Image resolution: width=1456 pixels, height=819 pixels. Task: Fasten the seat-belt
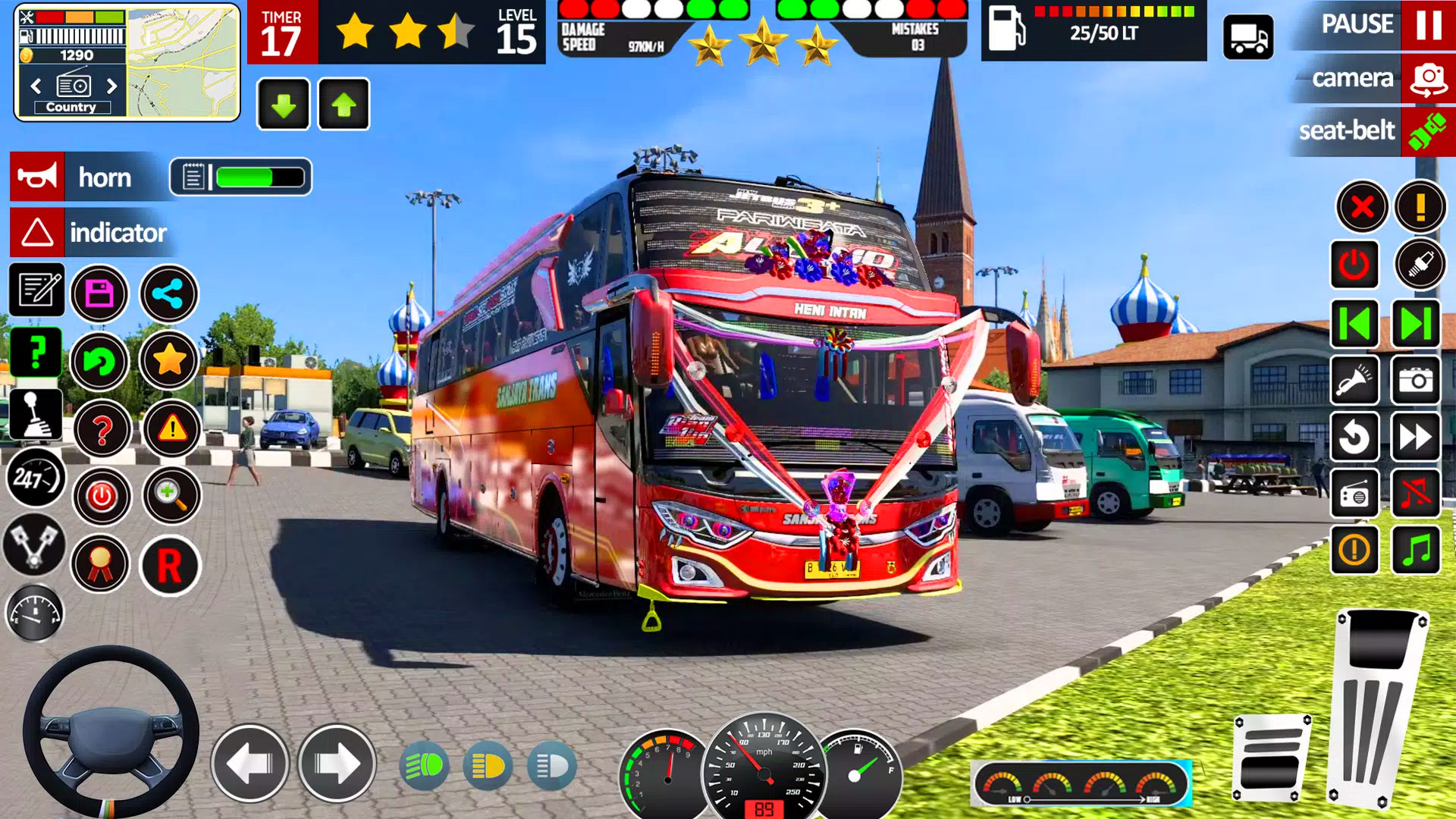coord(1427,131)
